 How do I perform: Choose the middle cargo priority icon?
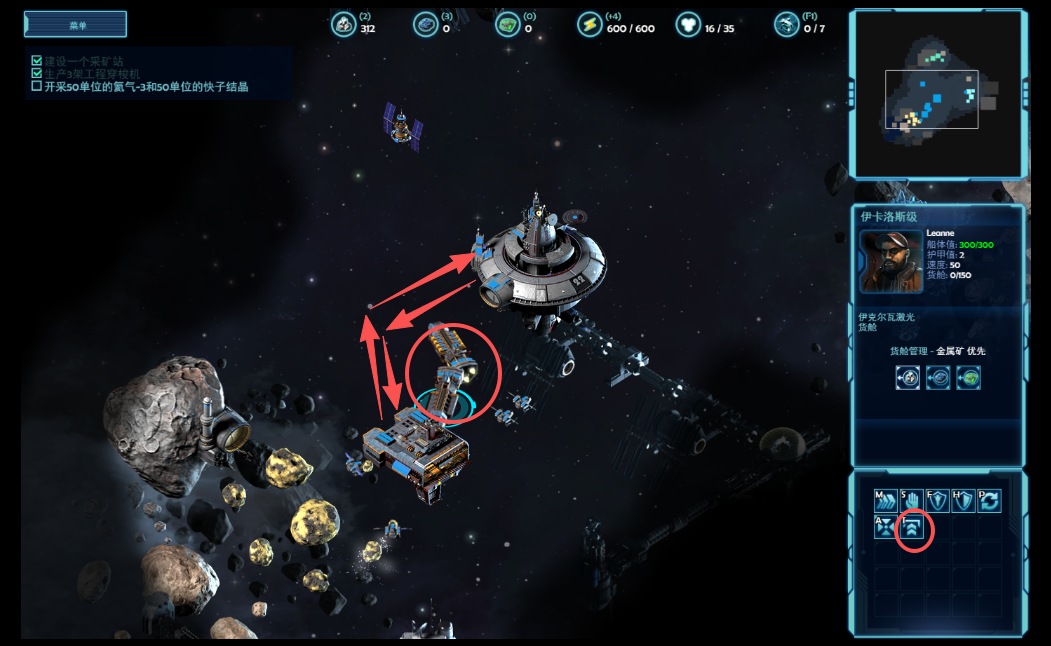938,377
